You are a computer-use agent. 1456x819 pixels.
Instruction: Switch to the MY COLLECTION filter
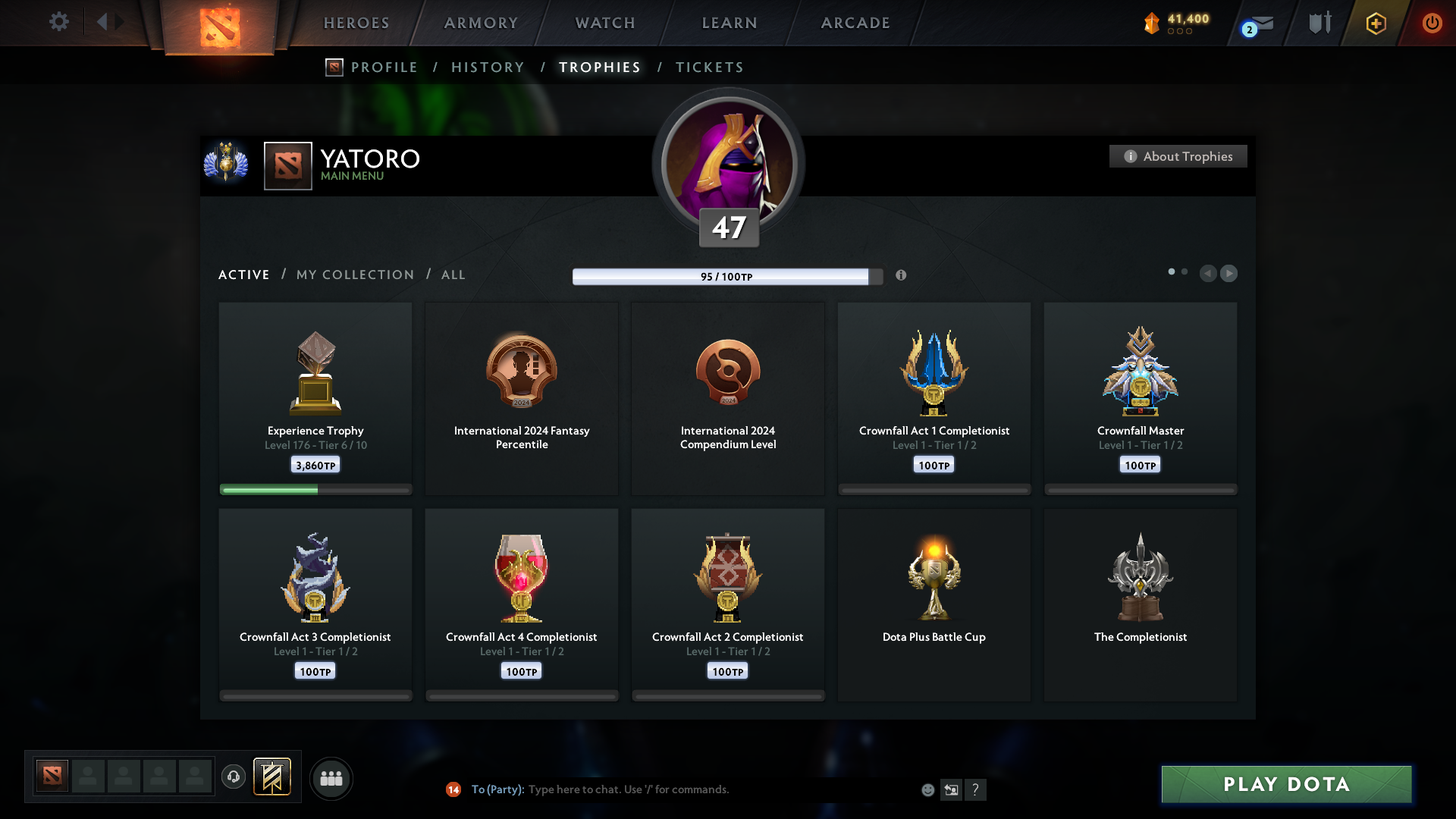[354, 275]
